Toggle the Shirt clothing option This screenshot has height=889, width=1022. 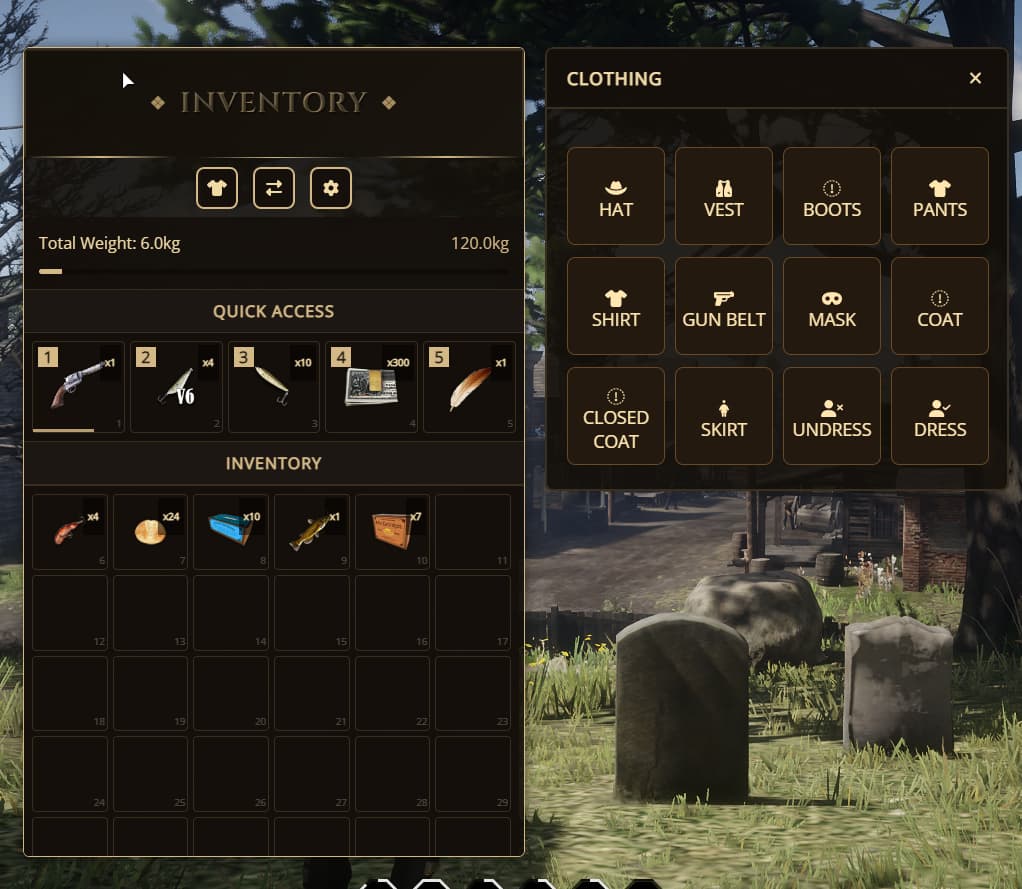[x=616, y=306]
